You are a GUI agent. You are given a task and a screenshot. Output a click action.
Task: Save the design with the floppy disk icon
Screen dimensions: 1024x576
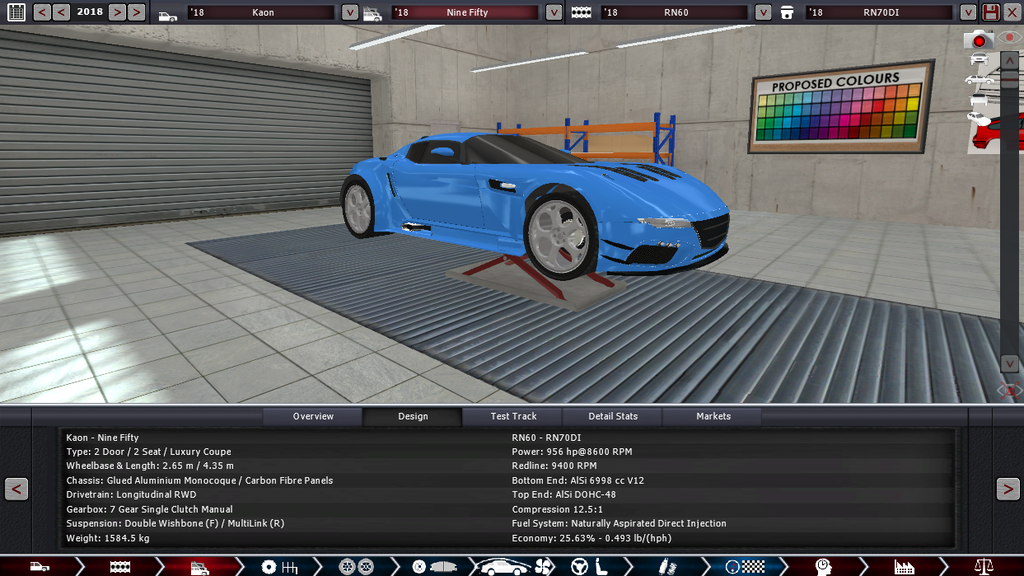point(991,13)
